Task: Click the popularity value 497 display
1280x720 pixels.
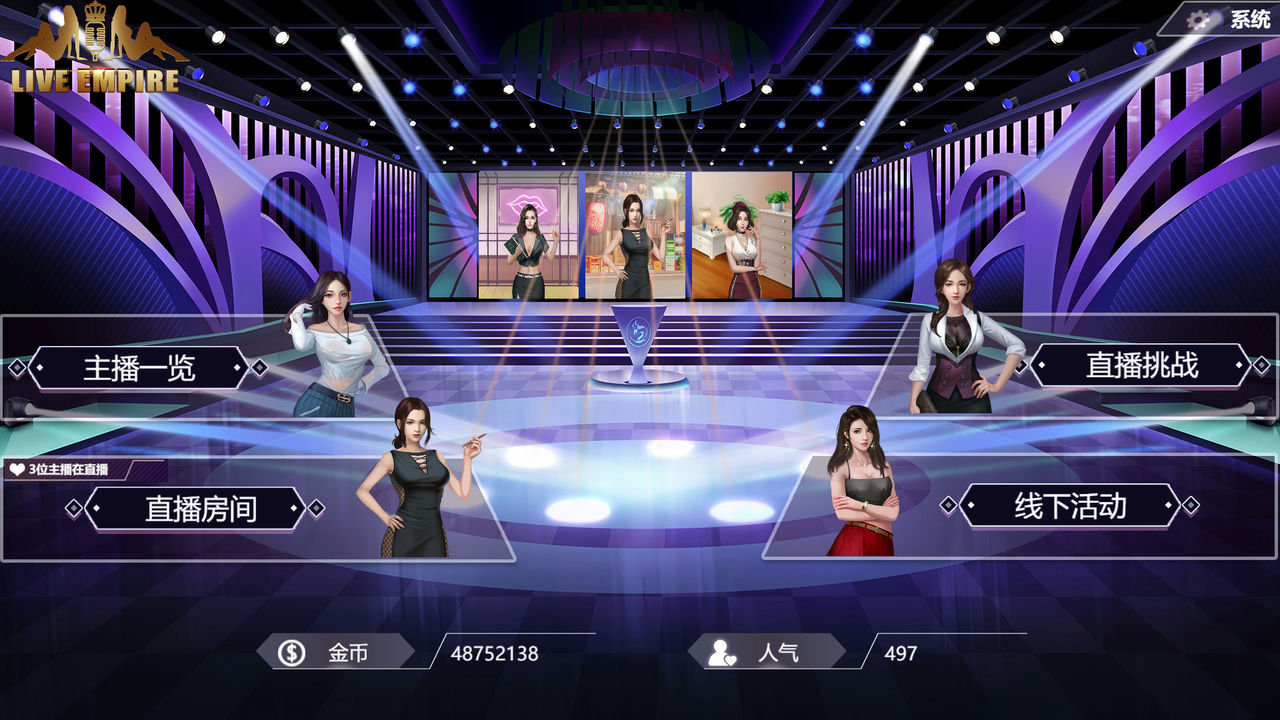Action: [x=899, y=653]
